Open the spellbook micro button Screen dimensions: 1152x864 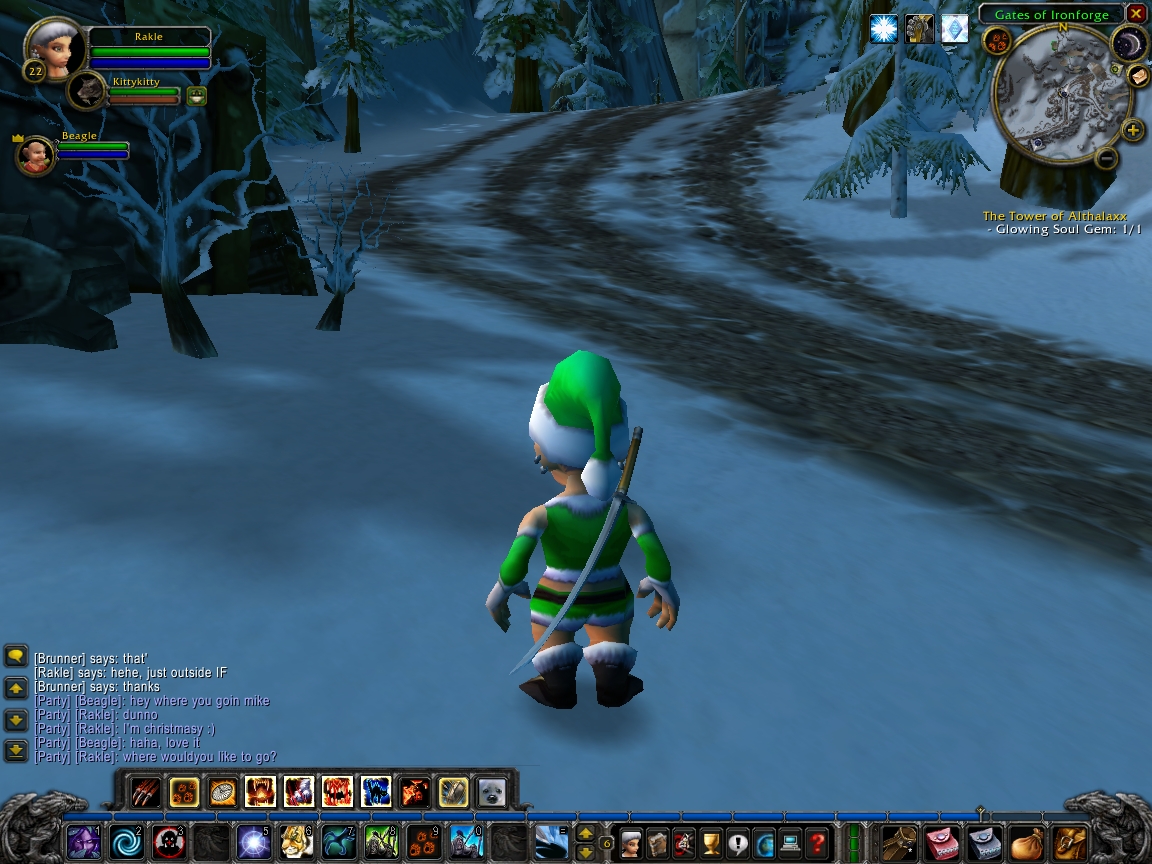point(658,842)
